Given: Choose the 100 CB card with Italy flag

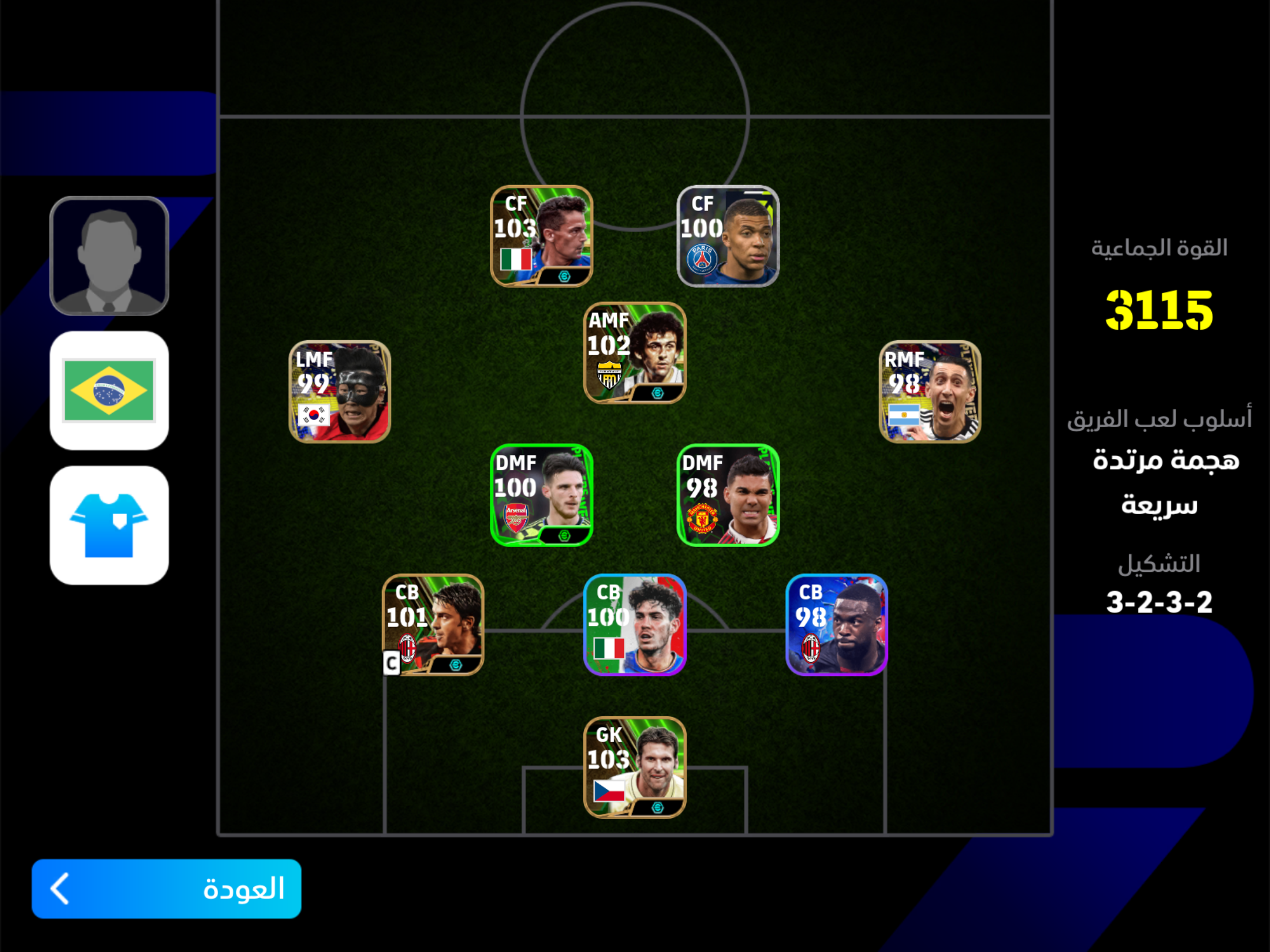Looking at the screenshot, I should [634, 625].
